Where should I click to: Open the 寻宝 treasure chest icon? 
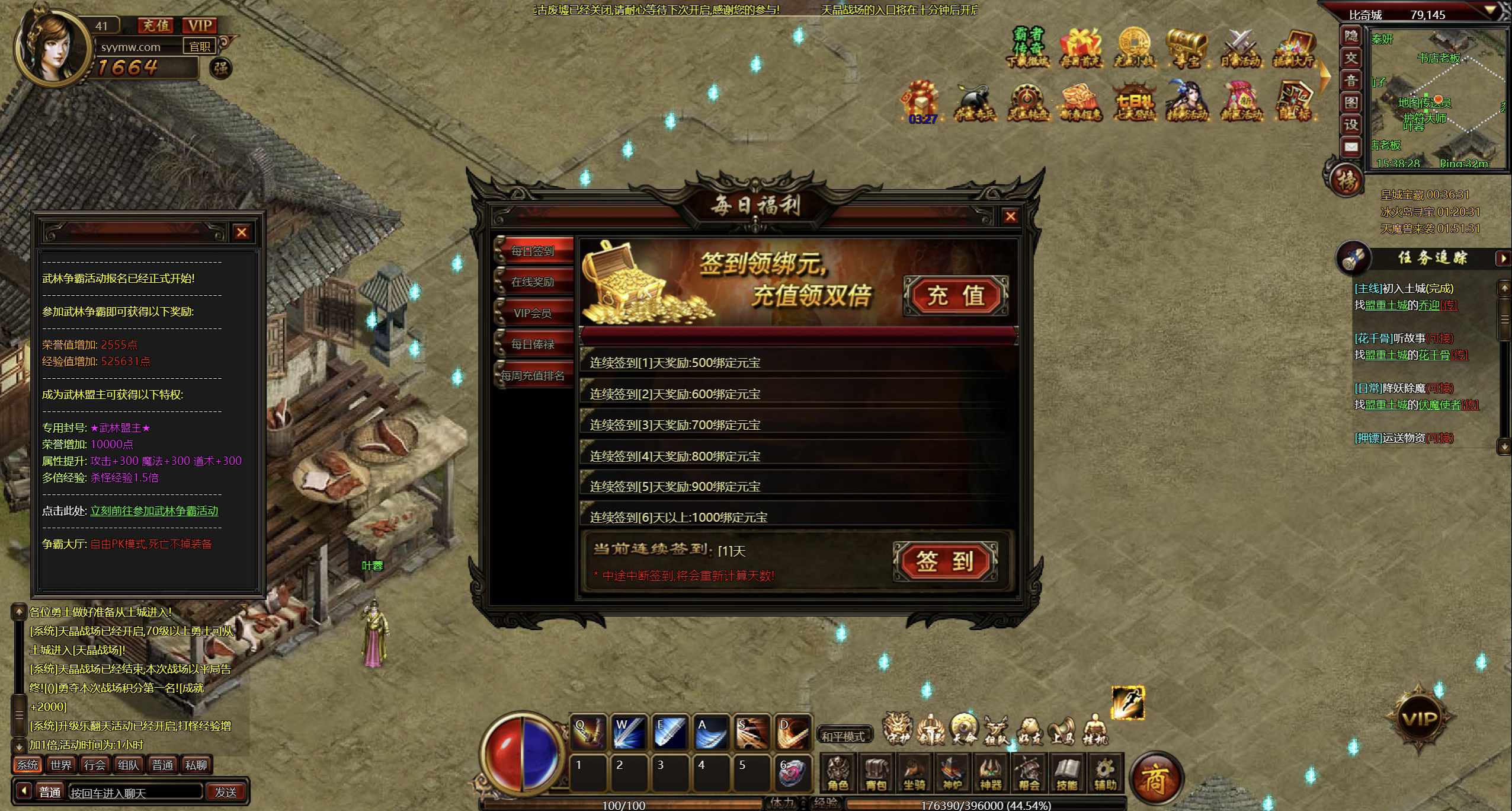[x=1186, y=47]
